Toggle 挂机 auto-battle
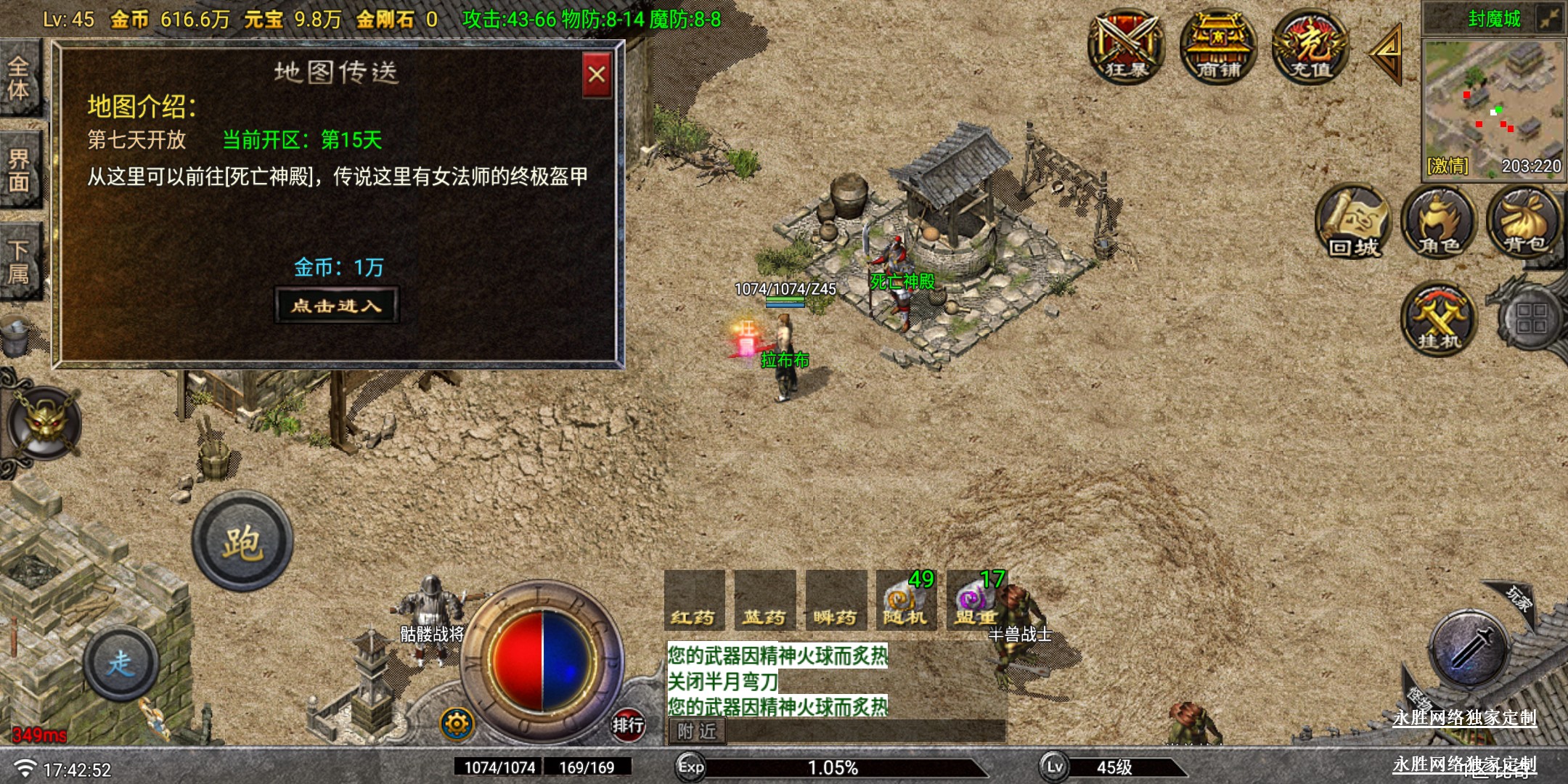The width and height of the screenshot is (1568, 784). 1438,319
